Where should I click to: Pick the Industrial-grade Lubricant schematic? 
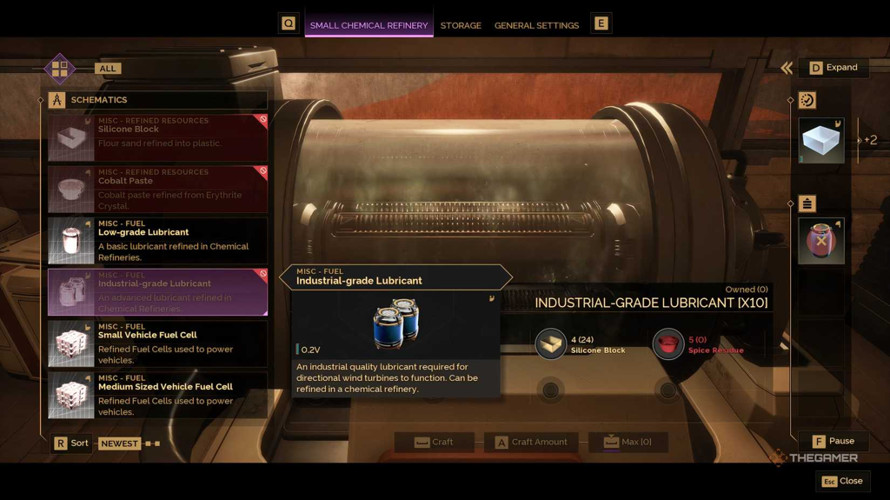coord(157,292)
